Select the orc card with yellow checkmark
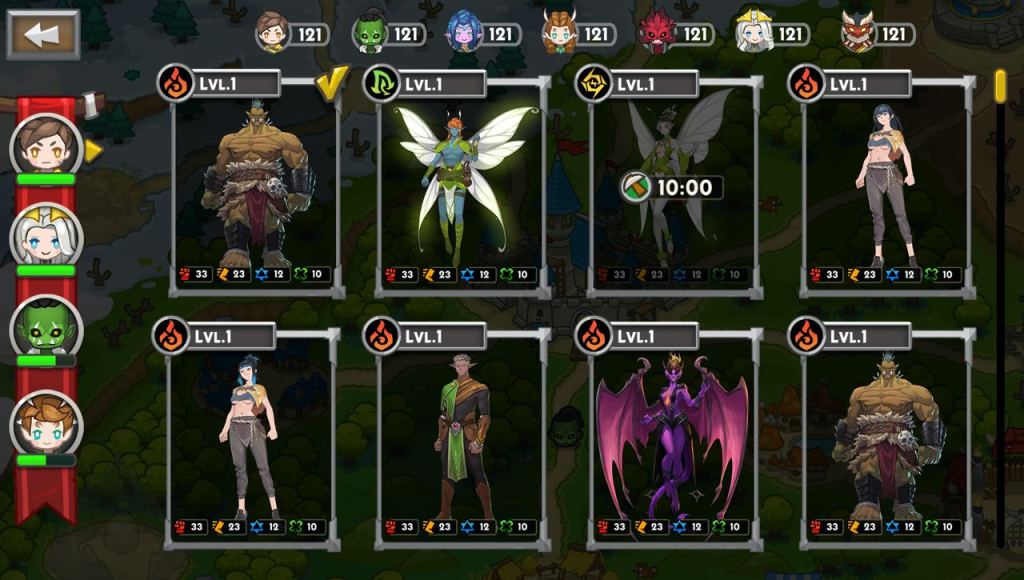Image resolution: width=1024 pixels, height=580 pixels. tap(256, 185)
